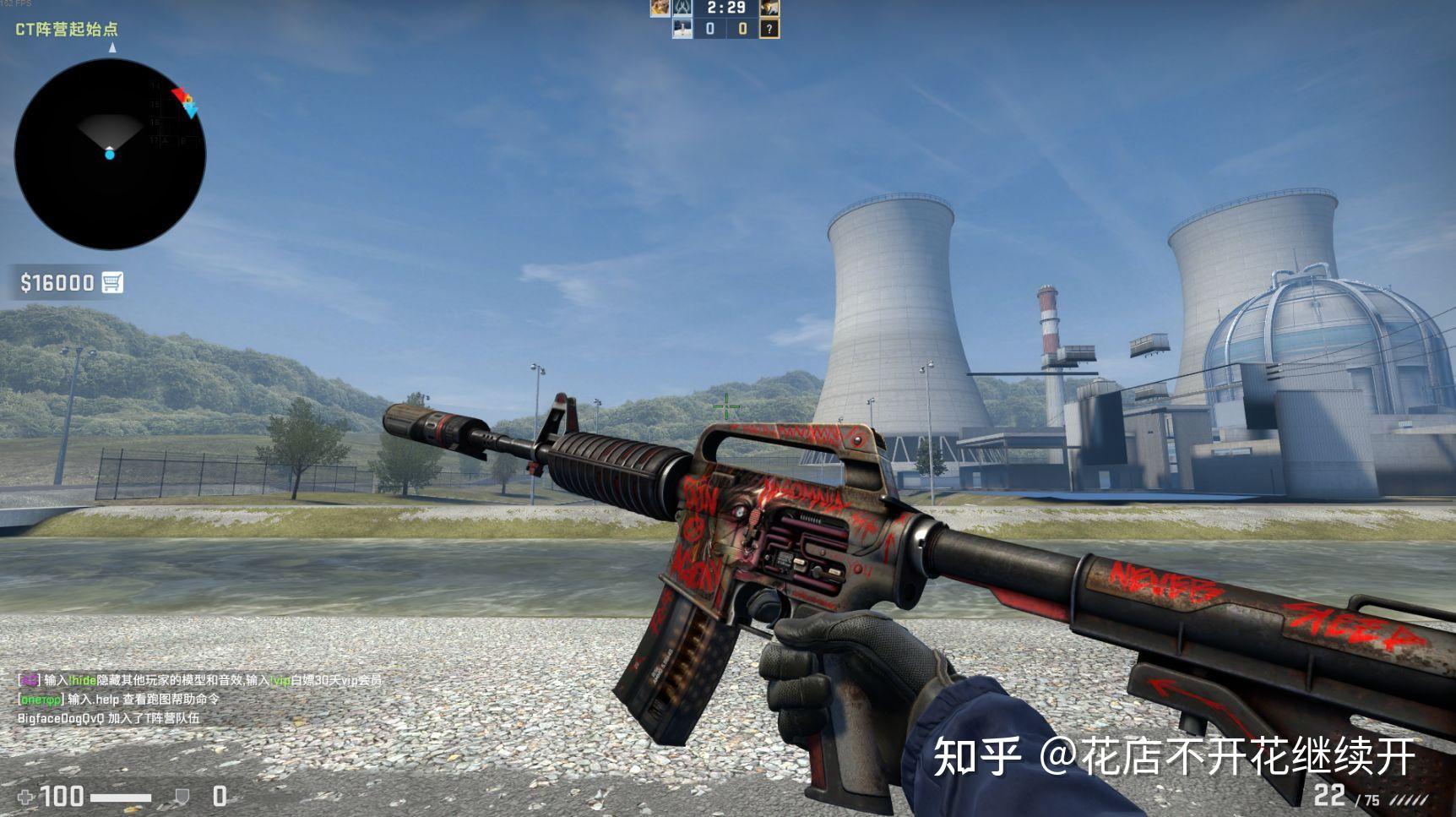Click the player direction marker on the radar
The image size is (1456, 817).
coord(110,155)
